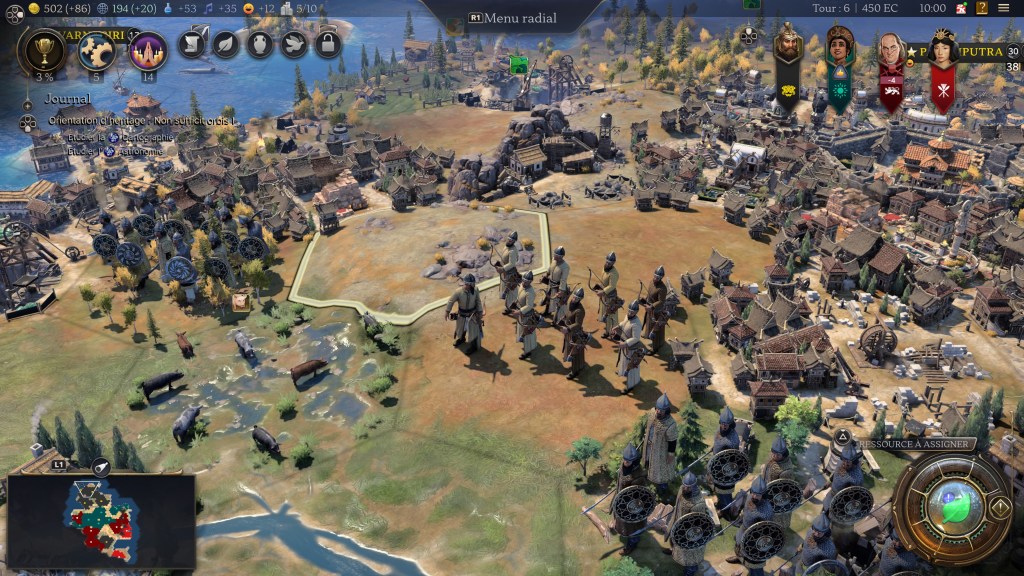Click the red notification icon near clock
Viewport: 1024px width, 576px height.
coord(960,8)
